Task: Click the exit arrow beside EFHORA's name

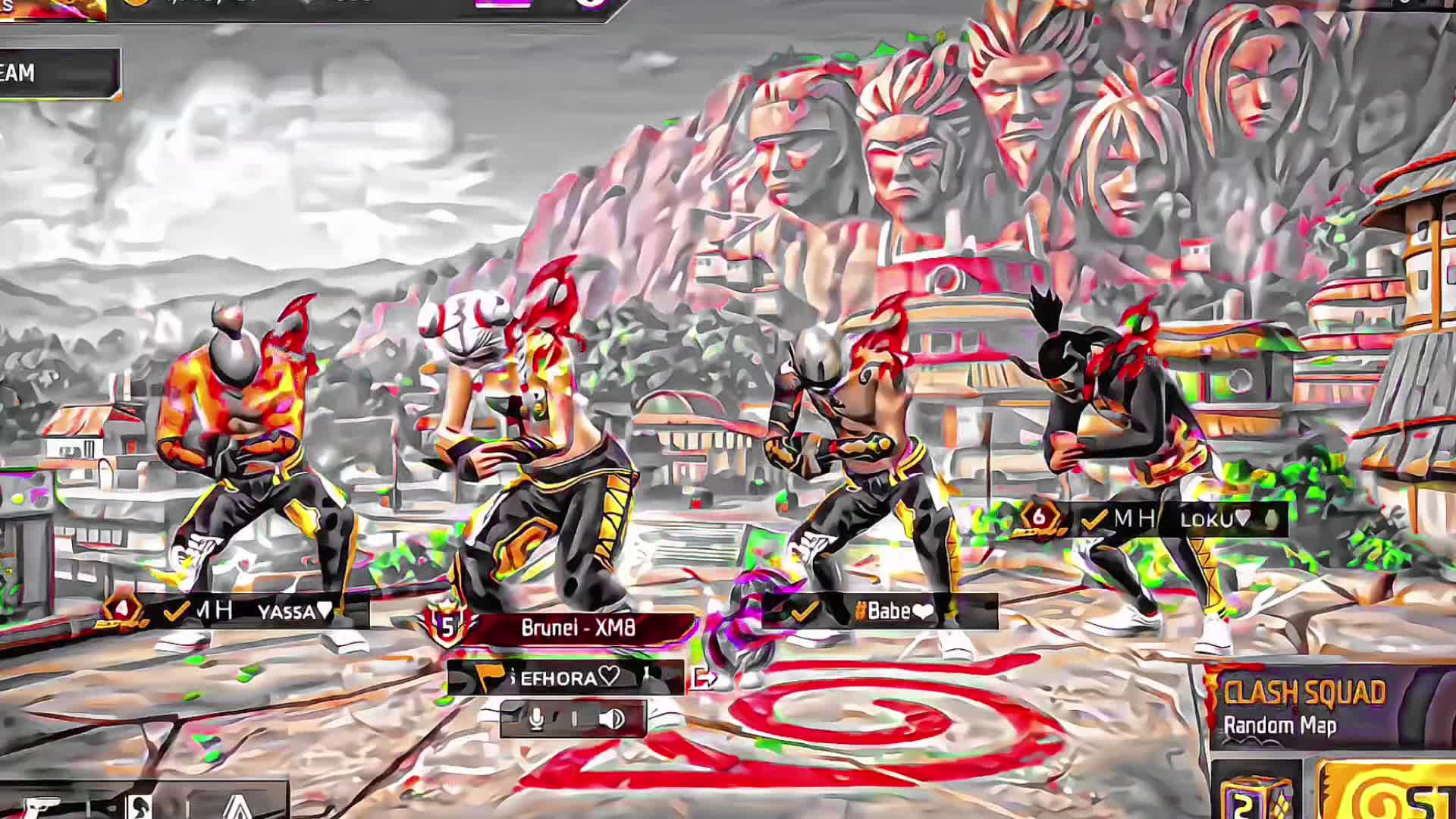Action: click(702, 677)
